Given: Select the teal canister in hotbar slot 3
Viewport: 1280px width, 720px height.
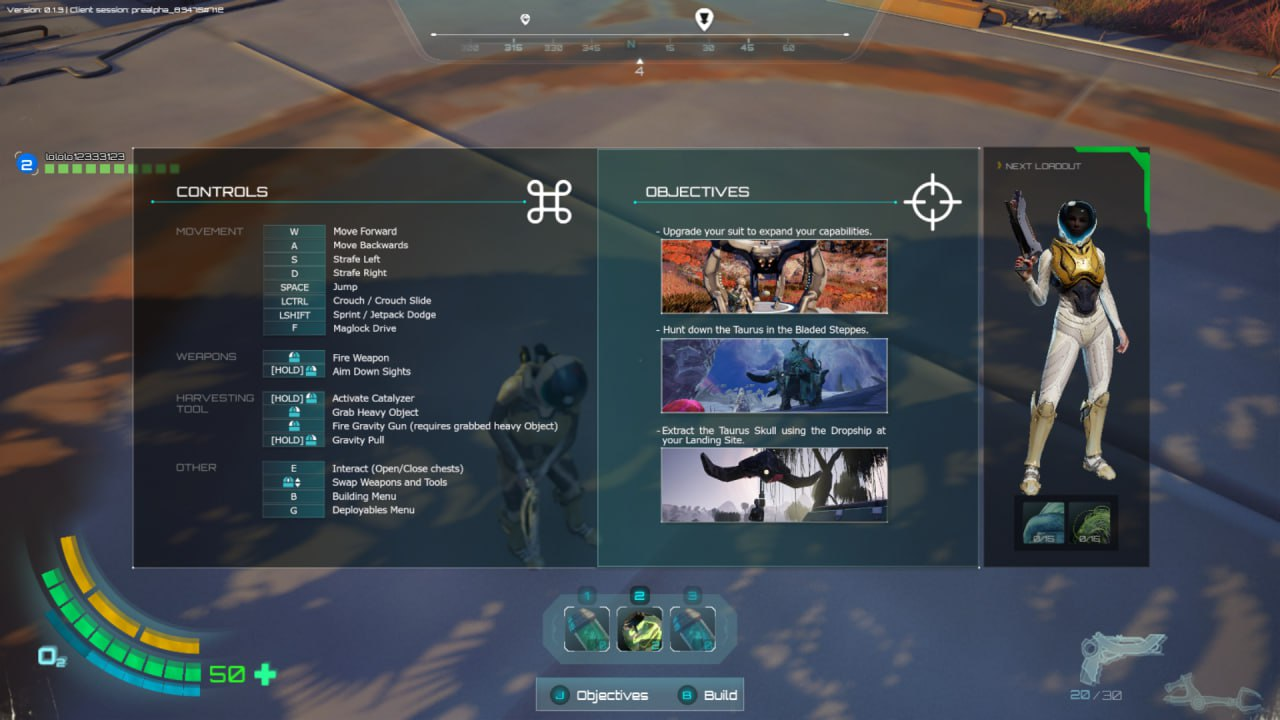Looking at the screenshot, I should click(692, 629).
